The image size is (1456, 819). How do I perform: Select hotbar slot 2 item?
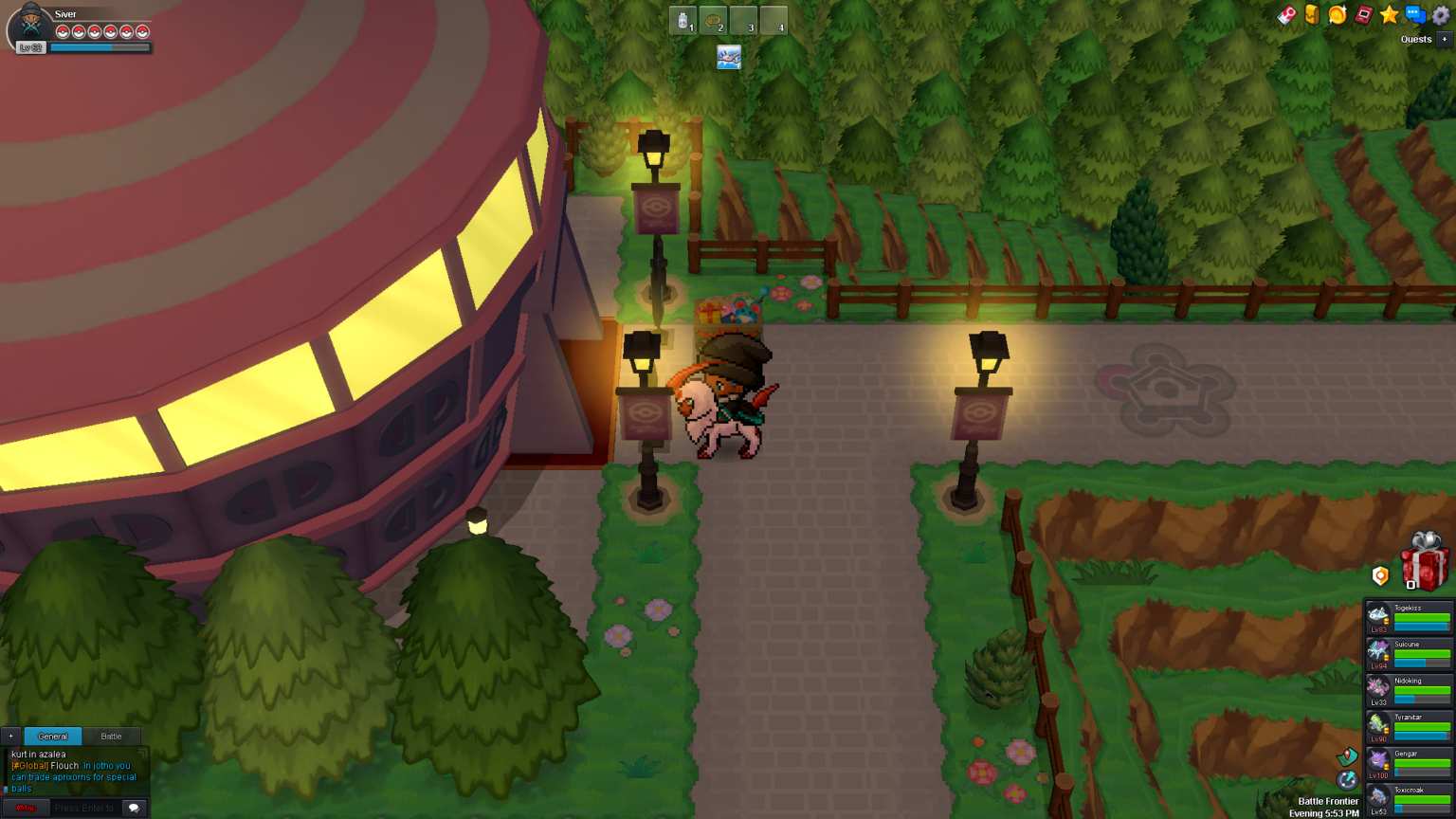coord(713,21)
